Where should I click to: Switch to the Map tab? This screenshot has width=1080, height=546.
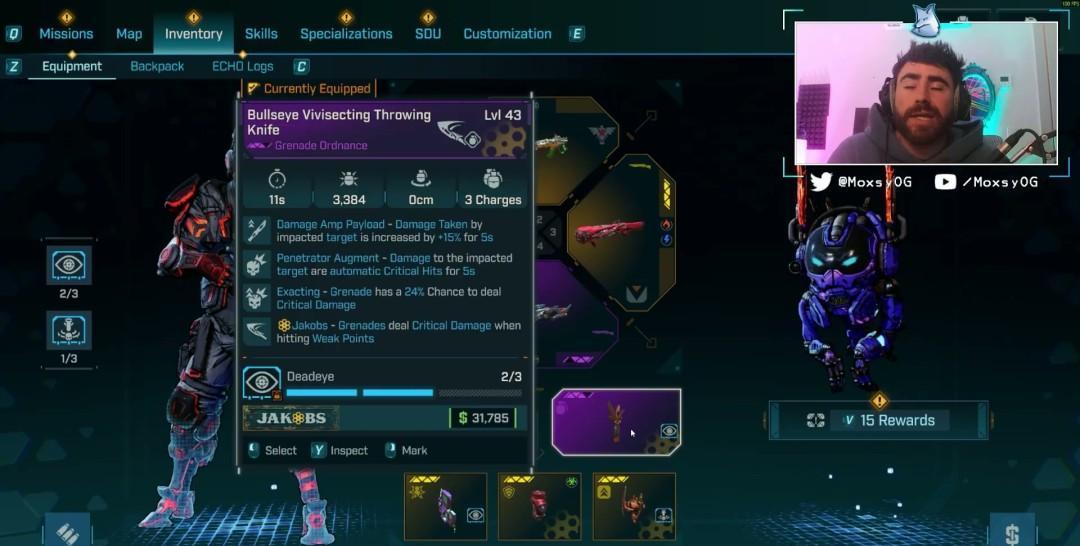coord(129,34)
